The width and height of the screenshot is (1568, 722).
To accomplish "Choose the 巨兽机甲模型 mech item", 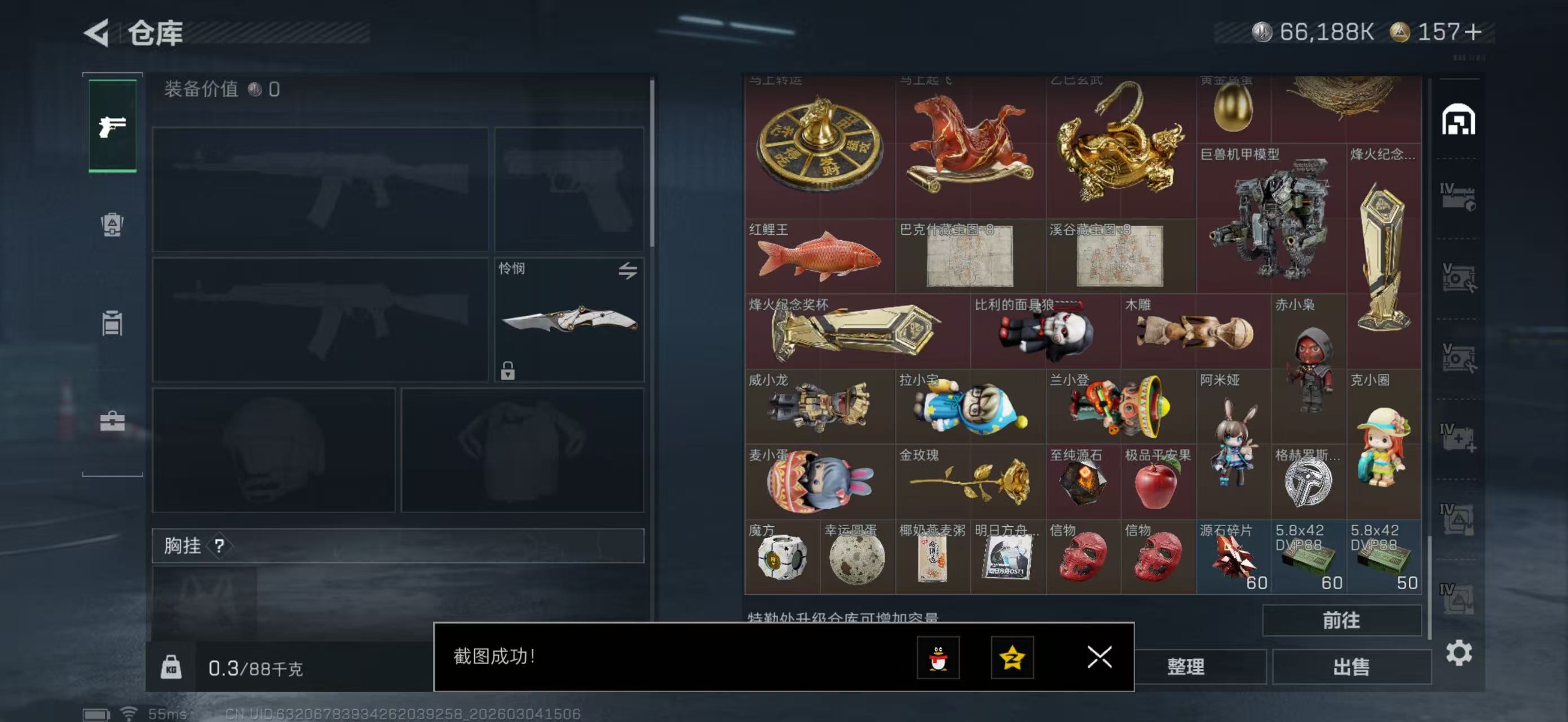I will [x=1271, y=219].
